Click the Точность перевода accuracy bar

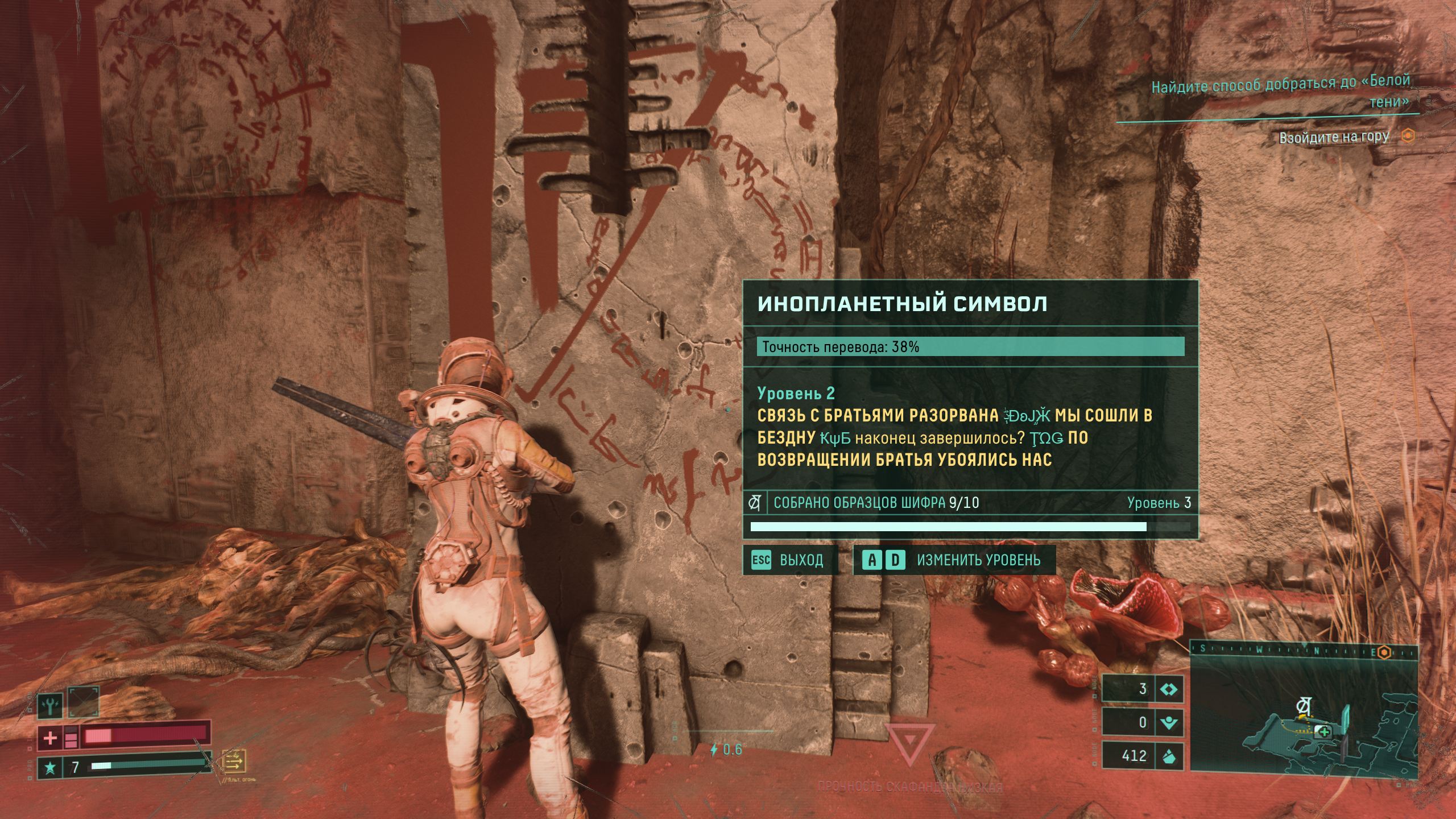pos(970,346)
